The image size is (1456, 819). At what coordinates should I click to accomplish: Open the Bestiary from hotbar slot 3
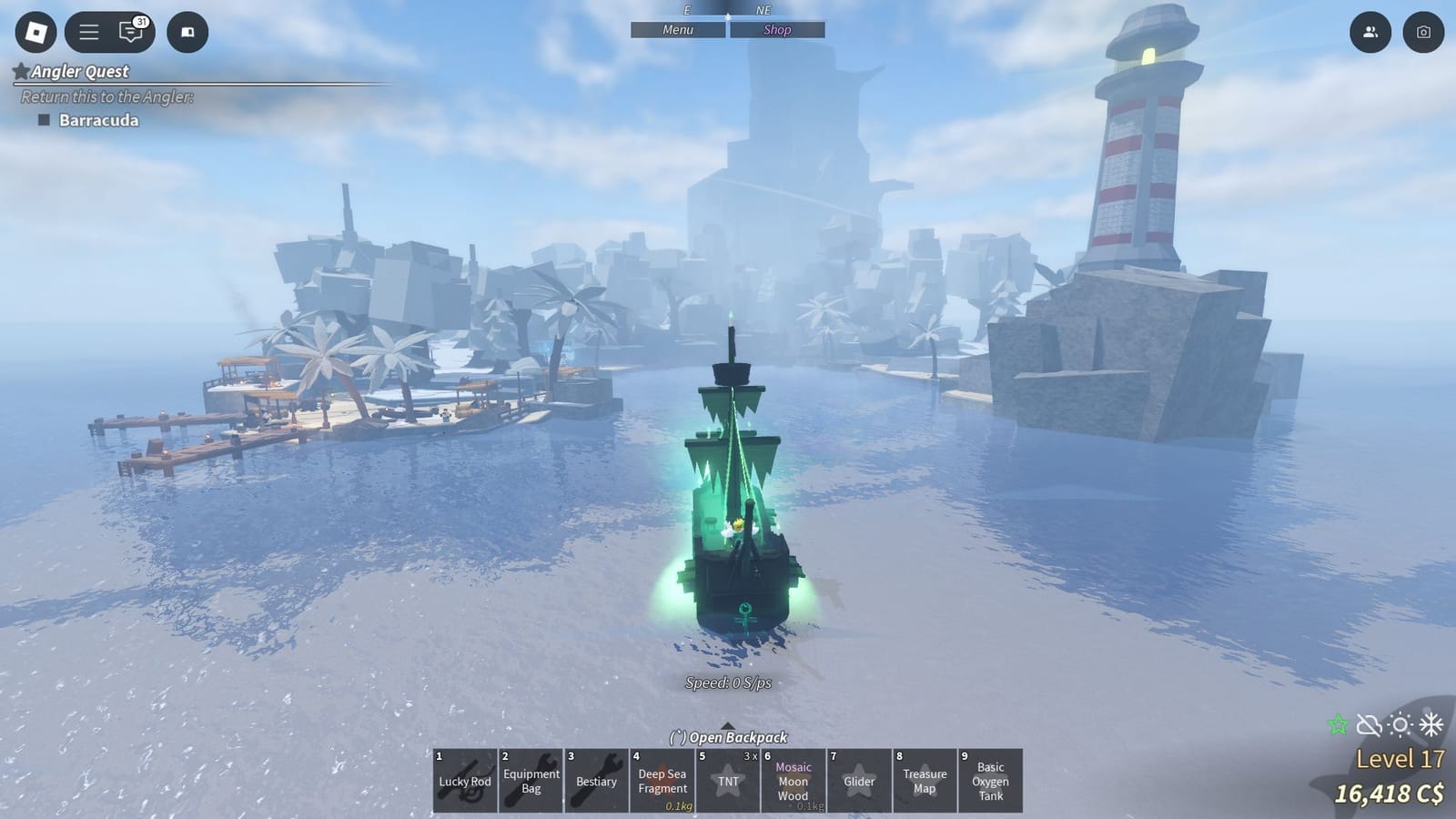(596, 781)
